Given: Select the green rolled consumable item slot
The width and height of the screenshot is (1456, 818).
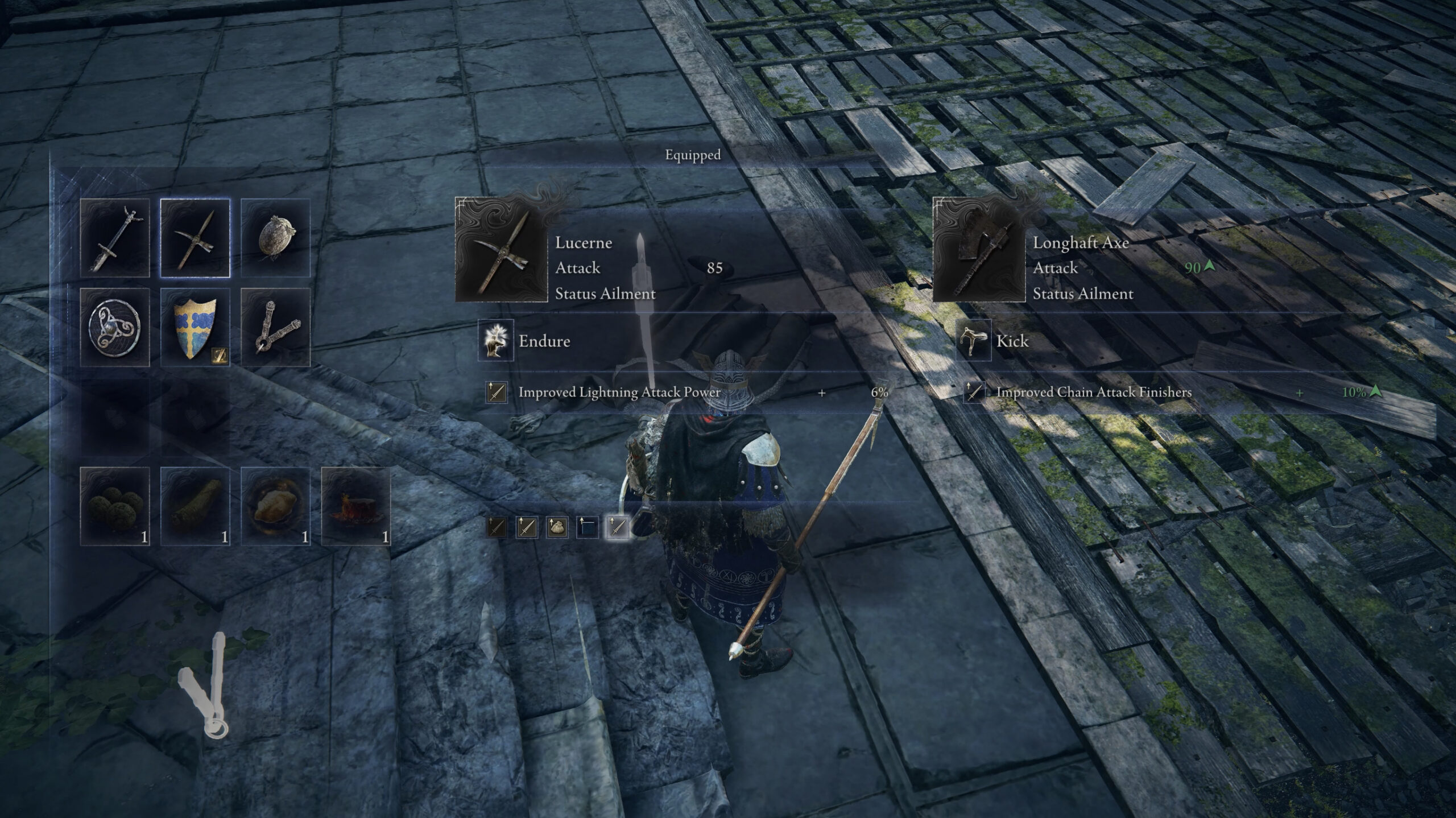Looking at the screenshot, I should (195, 506).
